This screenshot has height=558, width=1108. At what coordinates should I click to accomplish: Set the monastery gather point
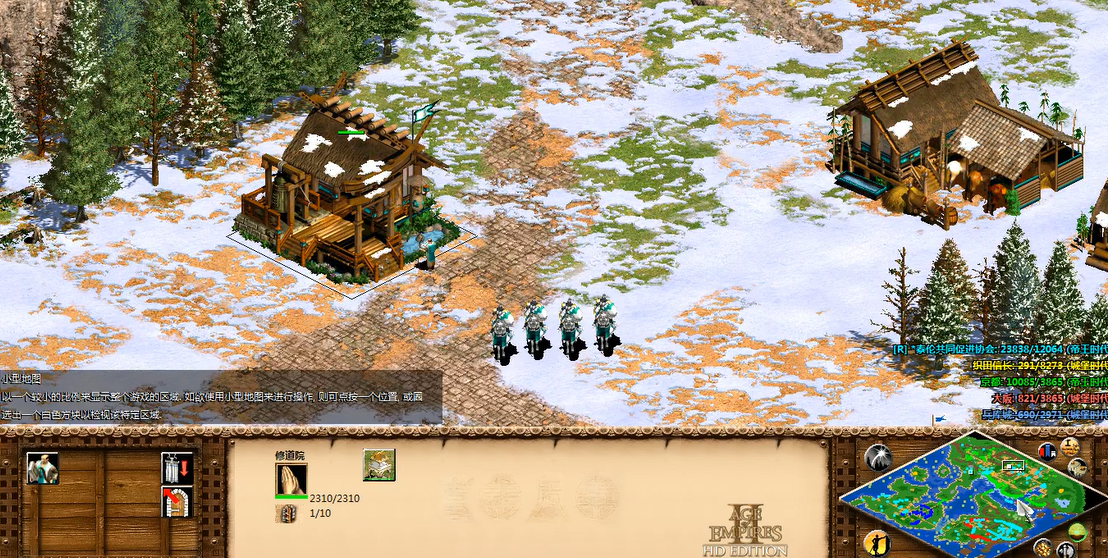pos(177,501)
